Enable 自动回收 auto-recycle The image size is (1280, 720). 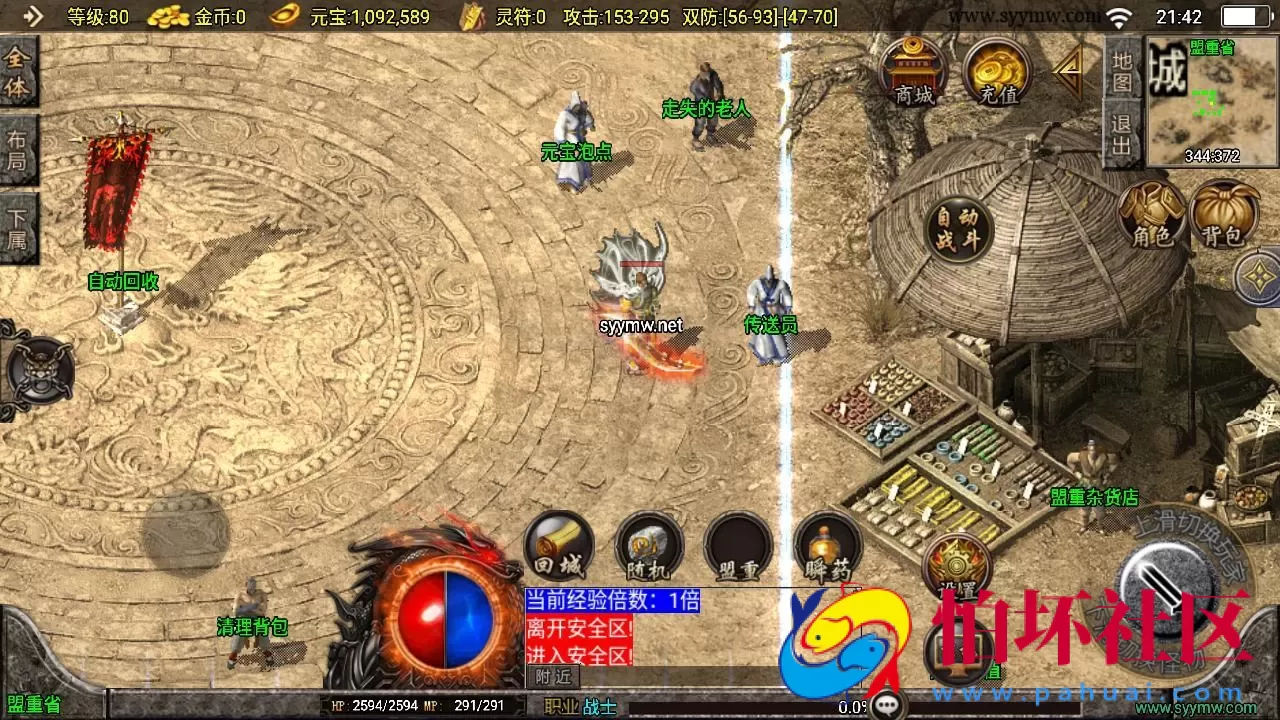tap(122, 282)
